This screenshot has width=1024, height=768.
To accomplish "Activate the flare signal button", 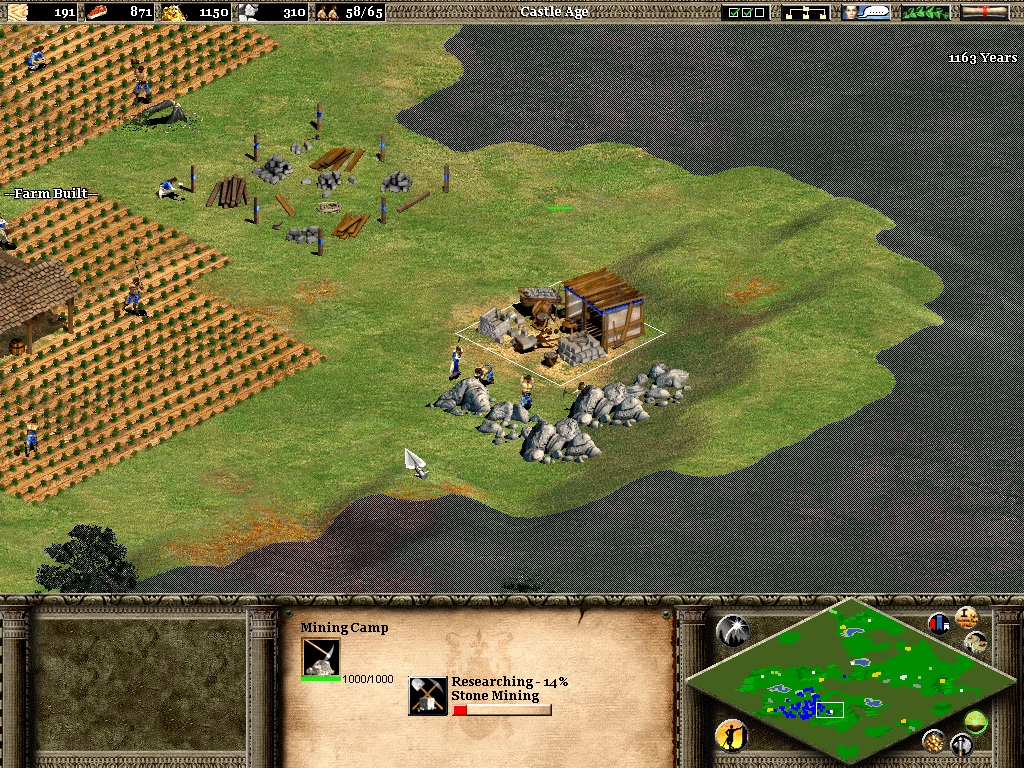I will [732, 630].
